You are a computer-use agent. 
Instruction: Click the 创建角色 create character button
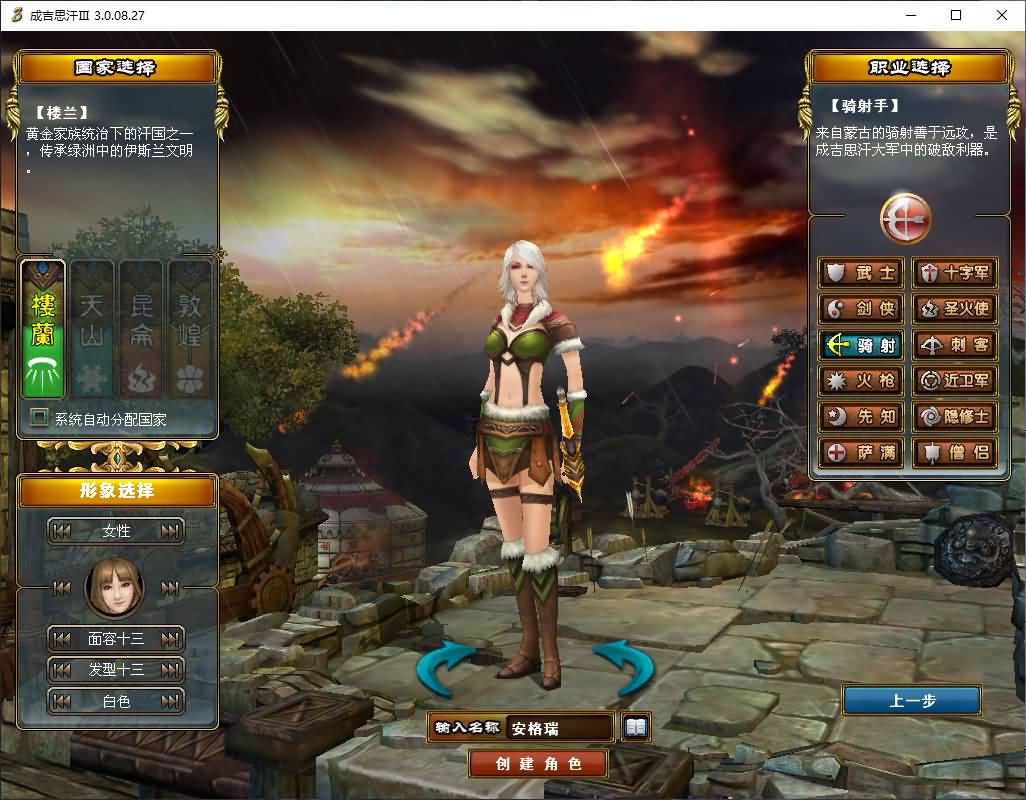538,764
